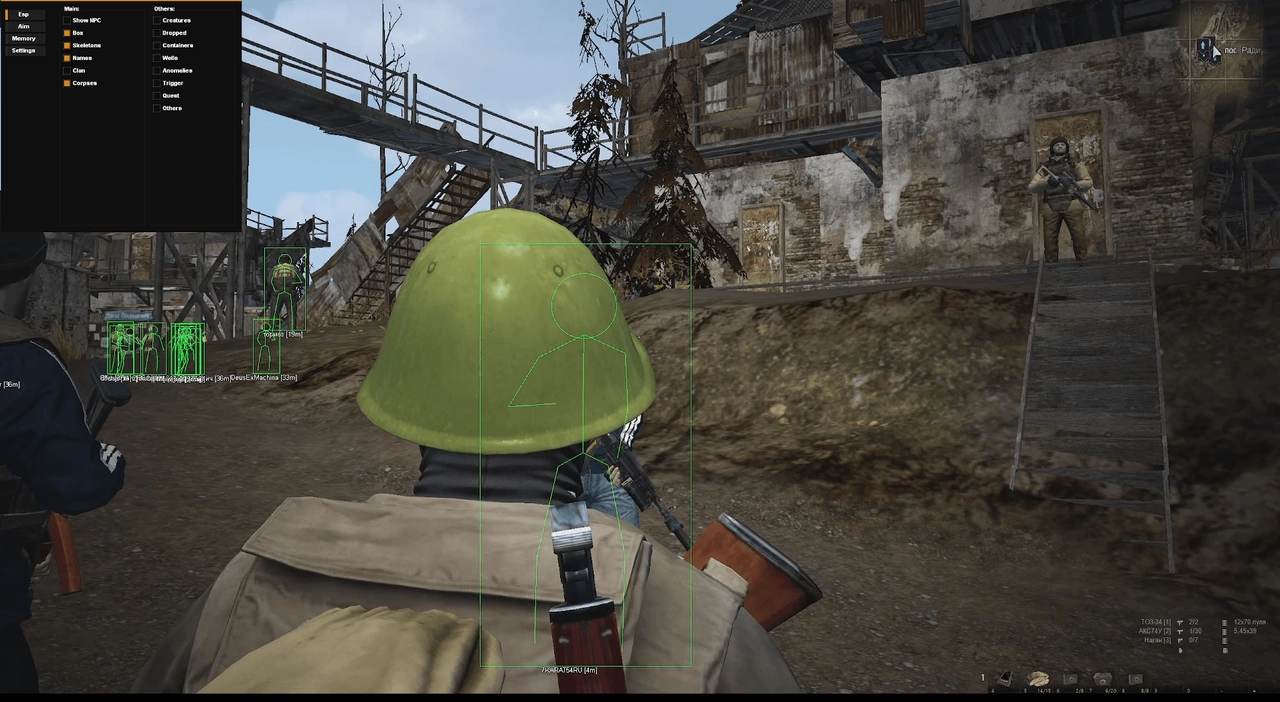This screenshot has width=1280, height=702.
Task: Toggle the Clan checkbox in the overlay
Action: click(x=67, y=71)
